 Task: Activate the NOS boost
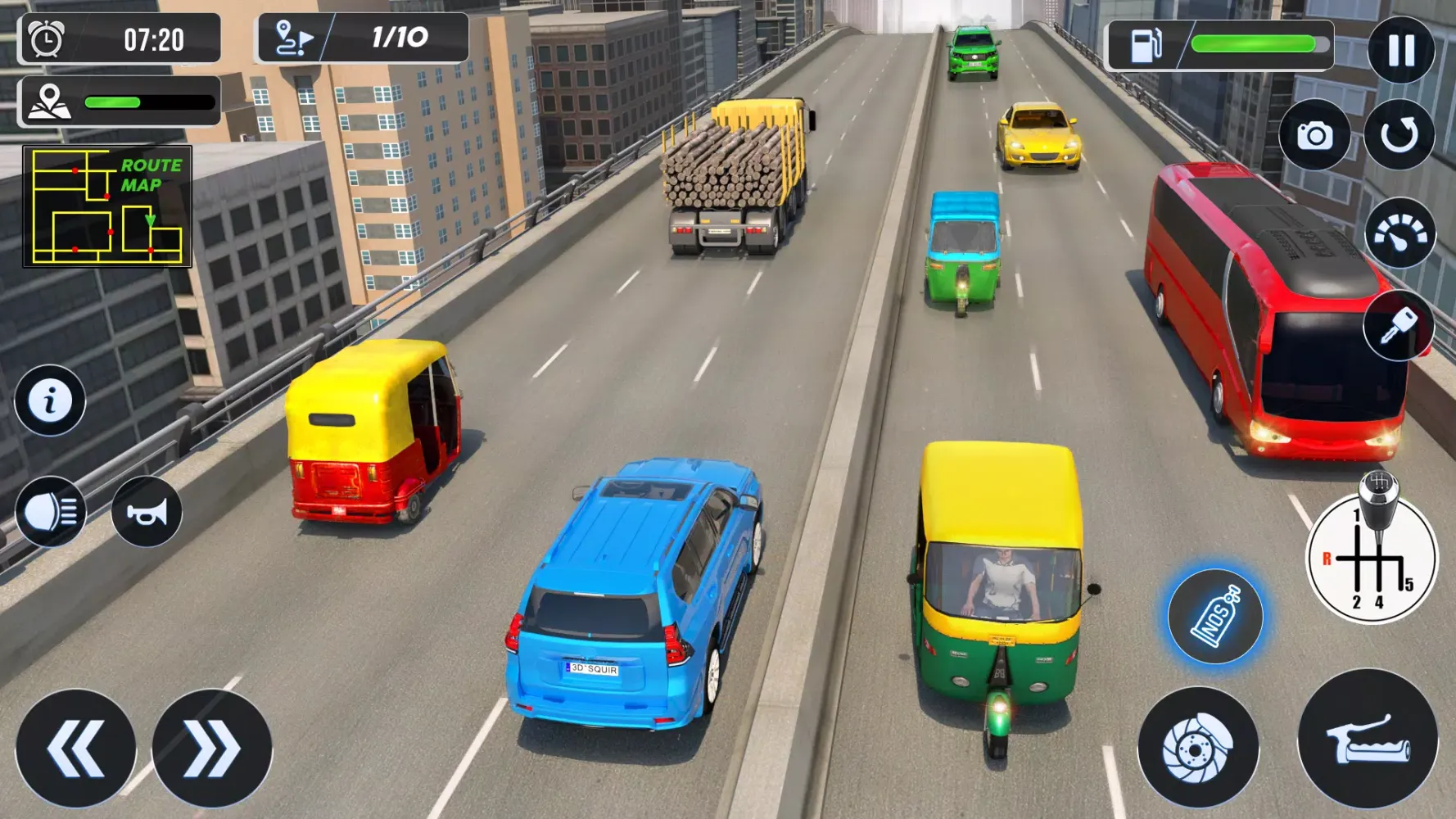(1215, 616)
